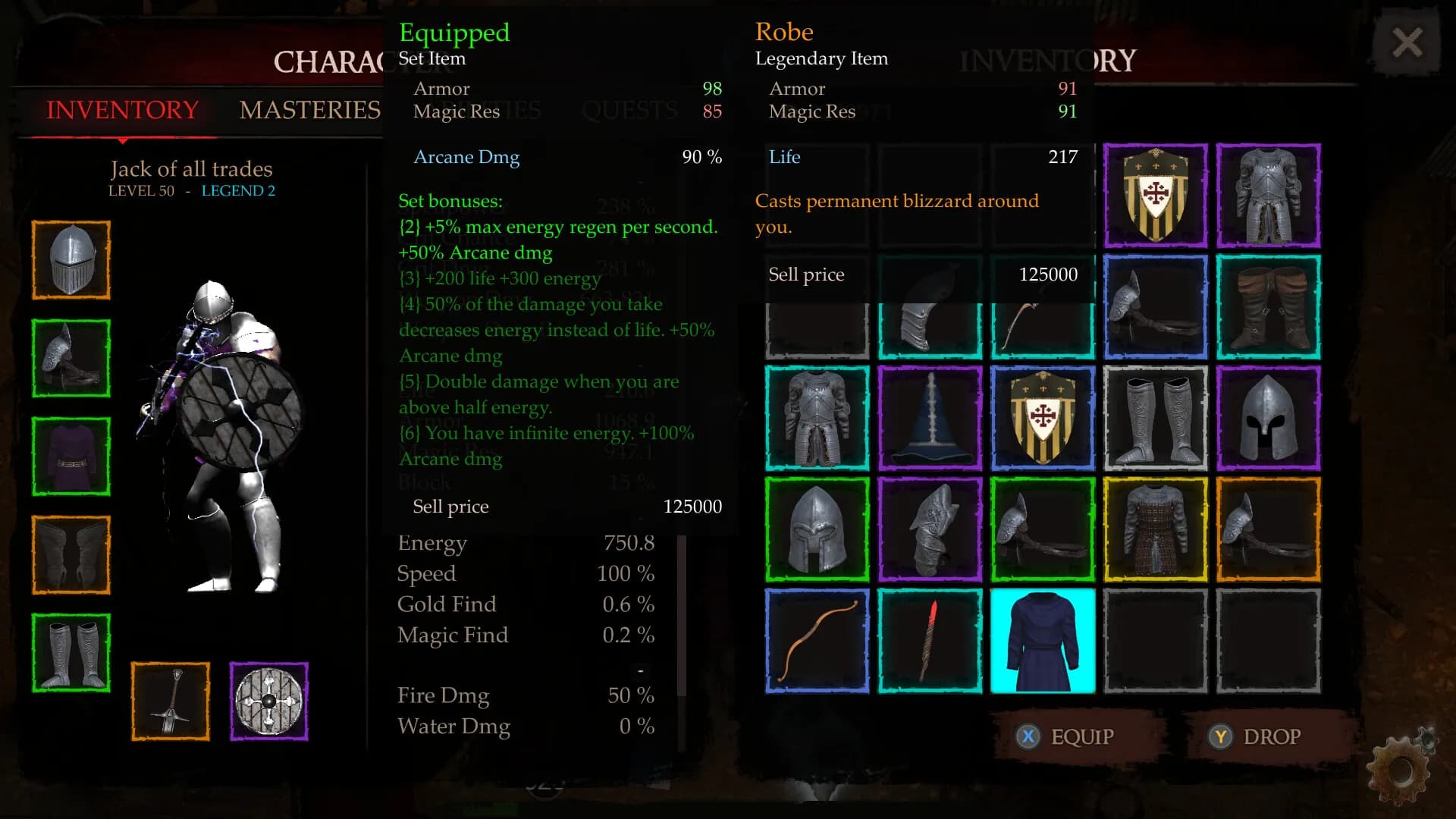This screenshot has height=819, width=1456.
Task: Close the inventory screen
Action: [1408, 42]
